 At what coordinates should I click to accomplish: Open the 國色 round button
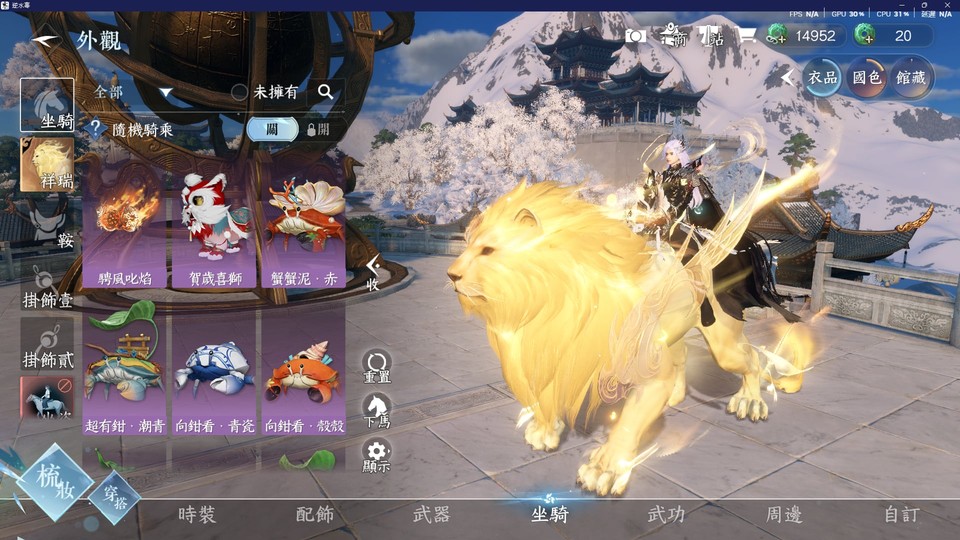pos(867,78)
